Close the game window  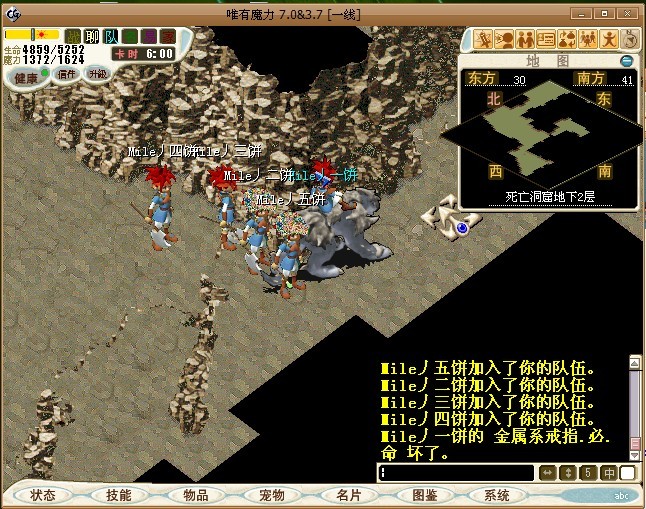[x=627, y=11]
